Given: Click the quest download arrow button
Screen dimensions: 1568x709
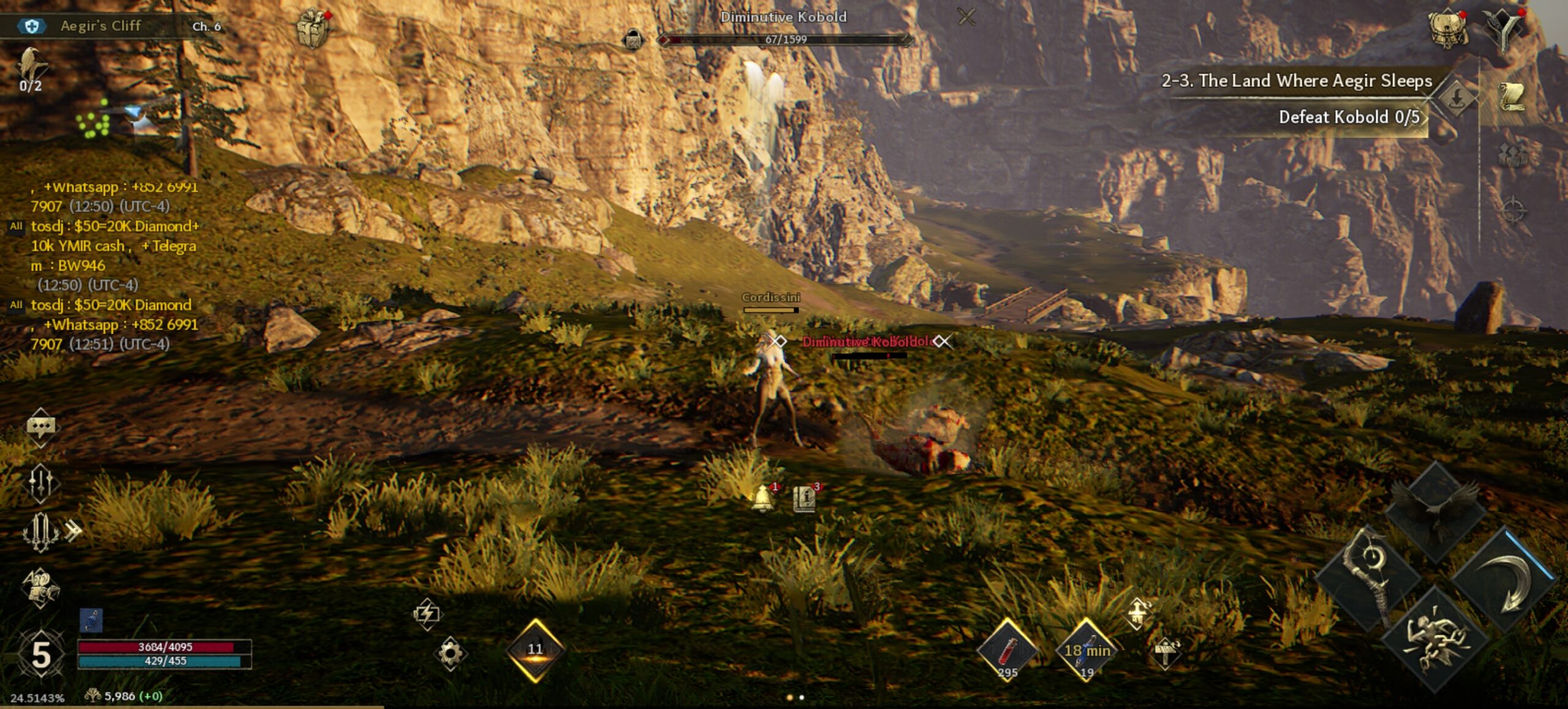Looking at the screenshot, I should tap(1457, 97).
